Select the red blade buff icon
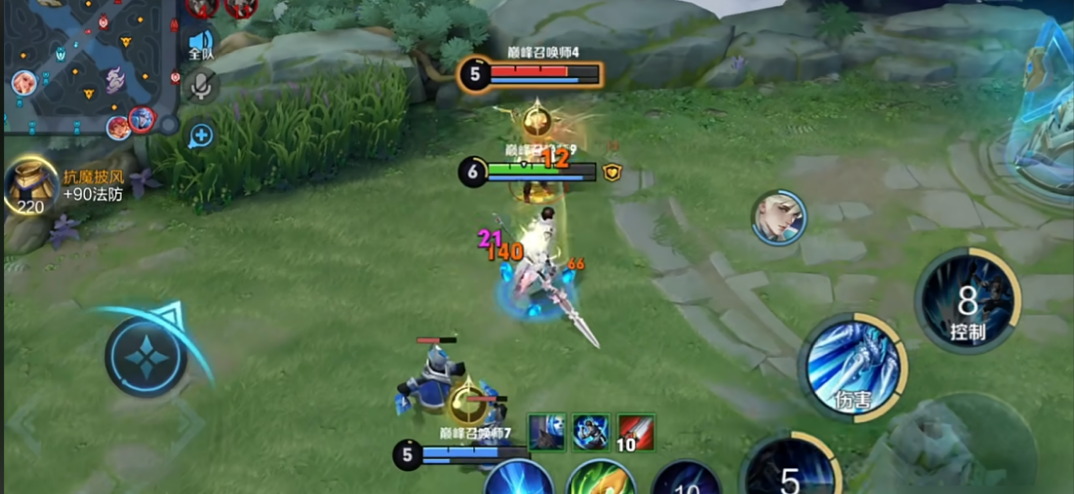The height and width of the screenshot is (494, 1074). [x=635, y=432]
